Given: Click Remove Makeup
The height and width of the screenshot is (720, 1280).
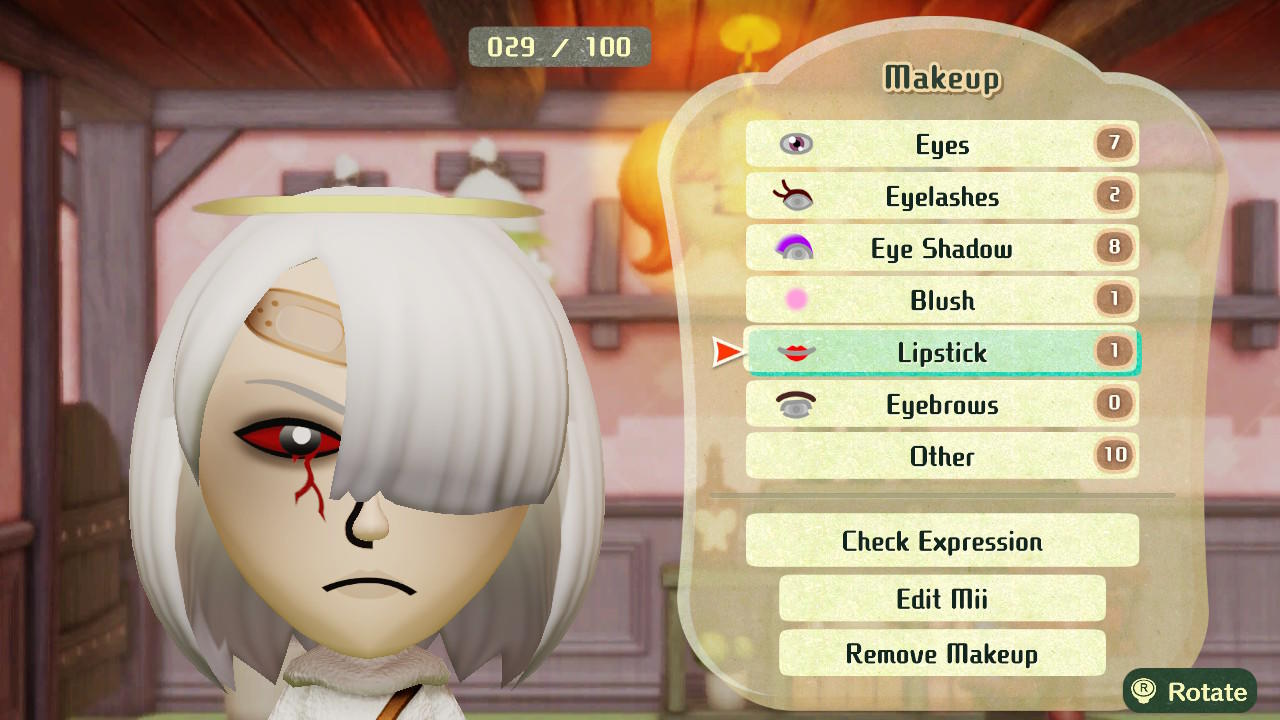Looking at the screenshot, I should pos(940,653).
